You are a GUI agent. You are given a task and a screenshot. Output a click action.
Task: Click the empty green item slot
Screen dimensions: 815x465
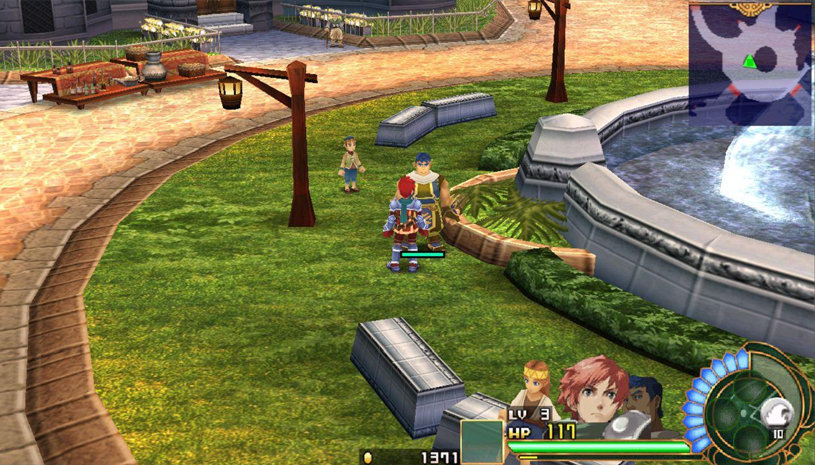[x=481, y=440]
